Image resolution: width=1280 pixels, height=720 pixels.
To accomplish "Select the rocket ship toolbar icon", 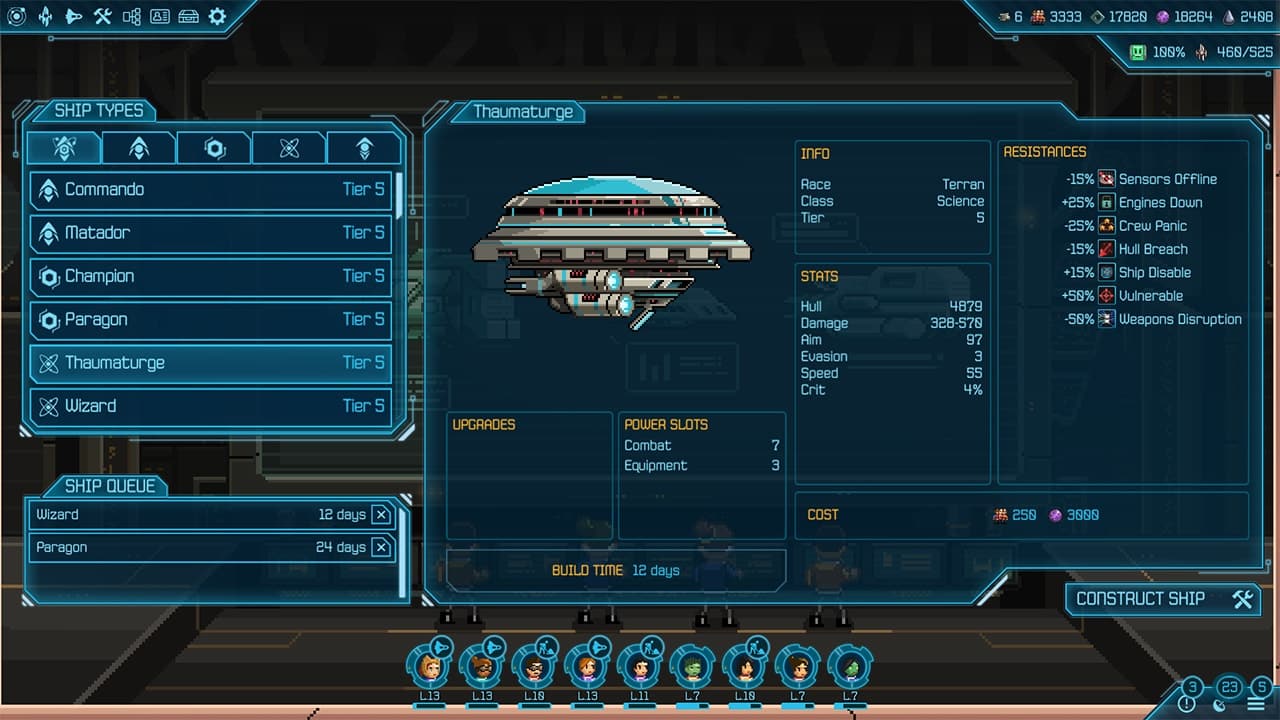I will pyautogui.click(x=44, y=17).
